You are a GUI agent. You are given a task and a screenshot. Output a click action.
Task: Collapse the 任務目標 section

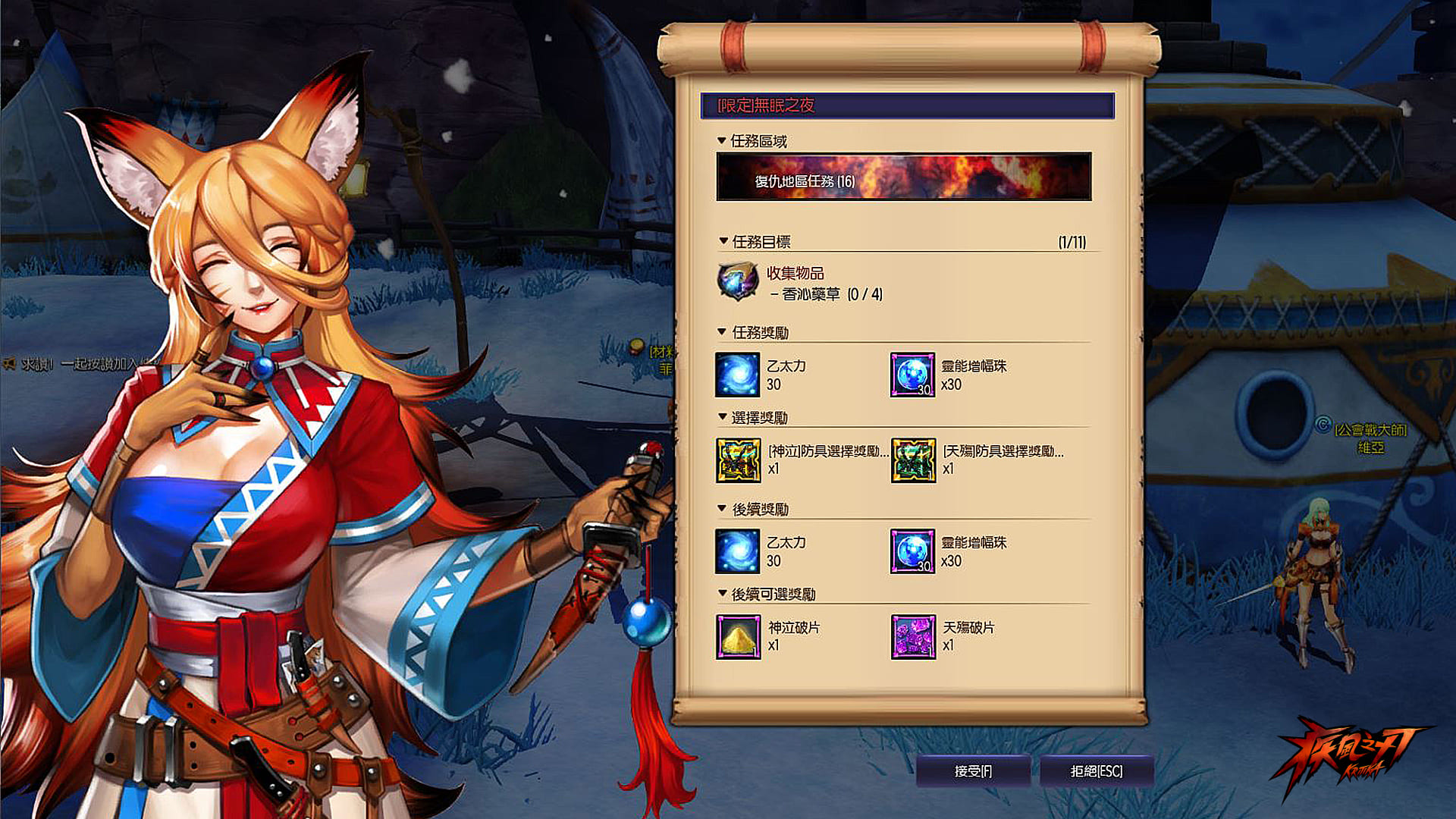click(723, 241)
